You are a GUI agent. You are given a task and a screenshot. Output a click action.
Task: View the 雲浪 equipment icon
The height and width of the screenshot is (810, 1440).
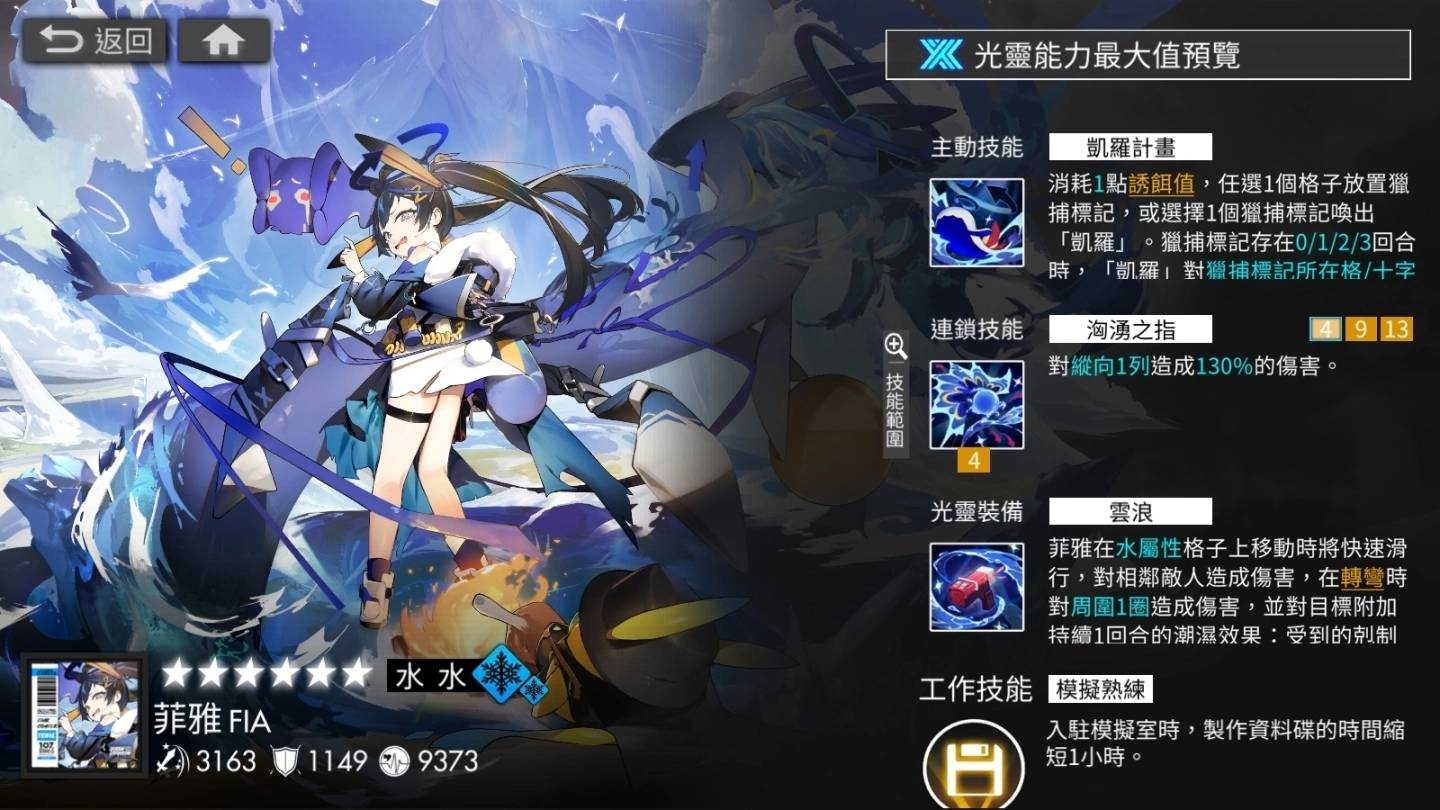pos(978,589)
